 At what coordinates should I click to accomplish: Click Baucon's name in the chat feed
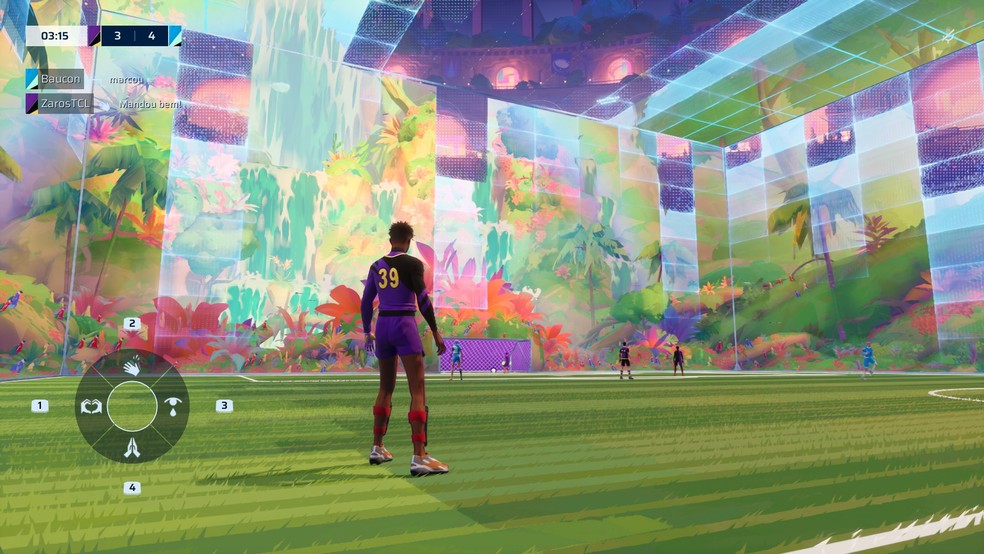pyautogui.click(x=61, y=79)
